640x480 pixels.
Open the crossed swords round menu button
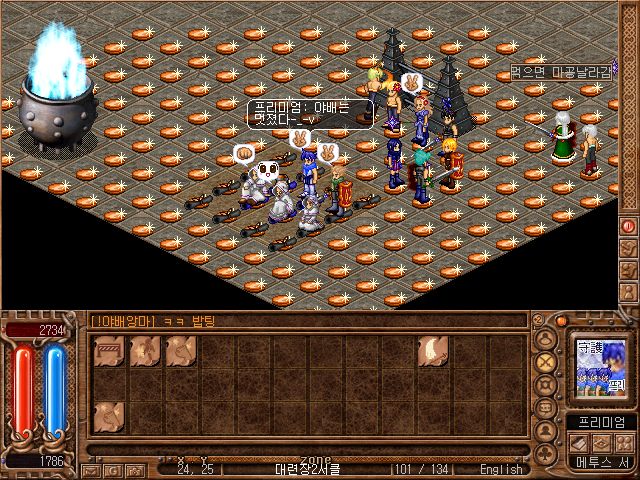546,361
